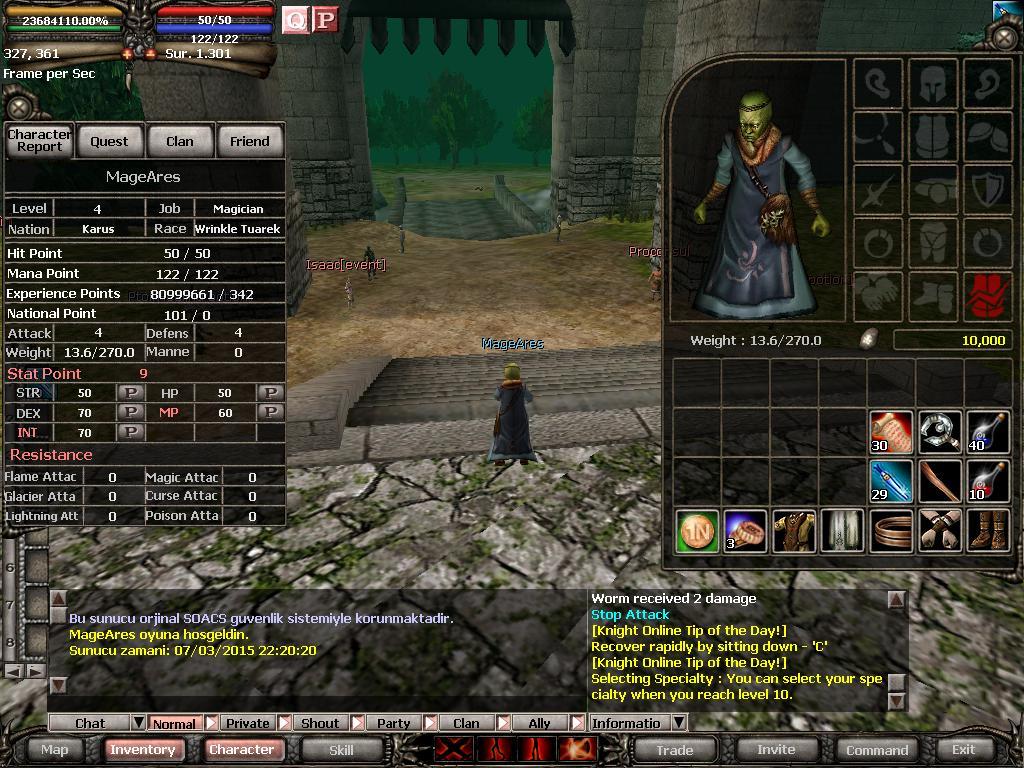The image size is (1024, 768).
Task: Open the Quest tab
Action: [109, 141]
